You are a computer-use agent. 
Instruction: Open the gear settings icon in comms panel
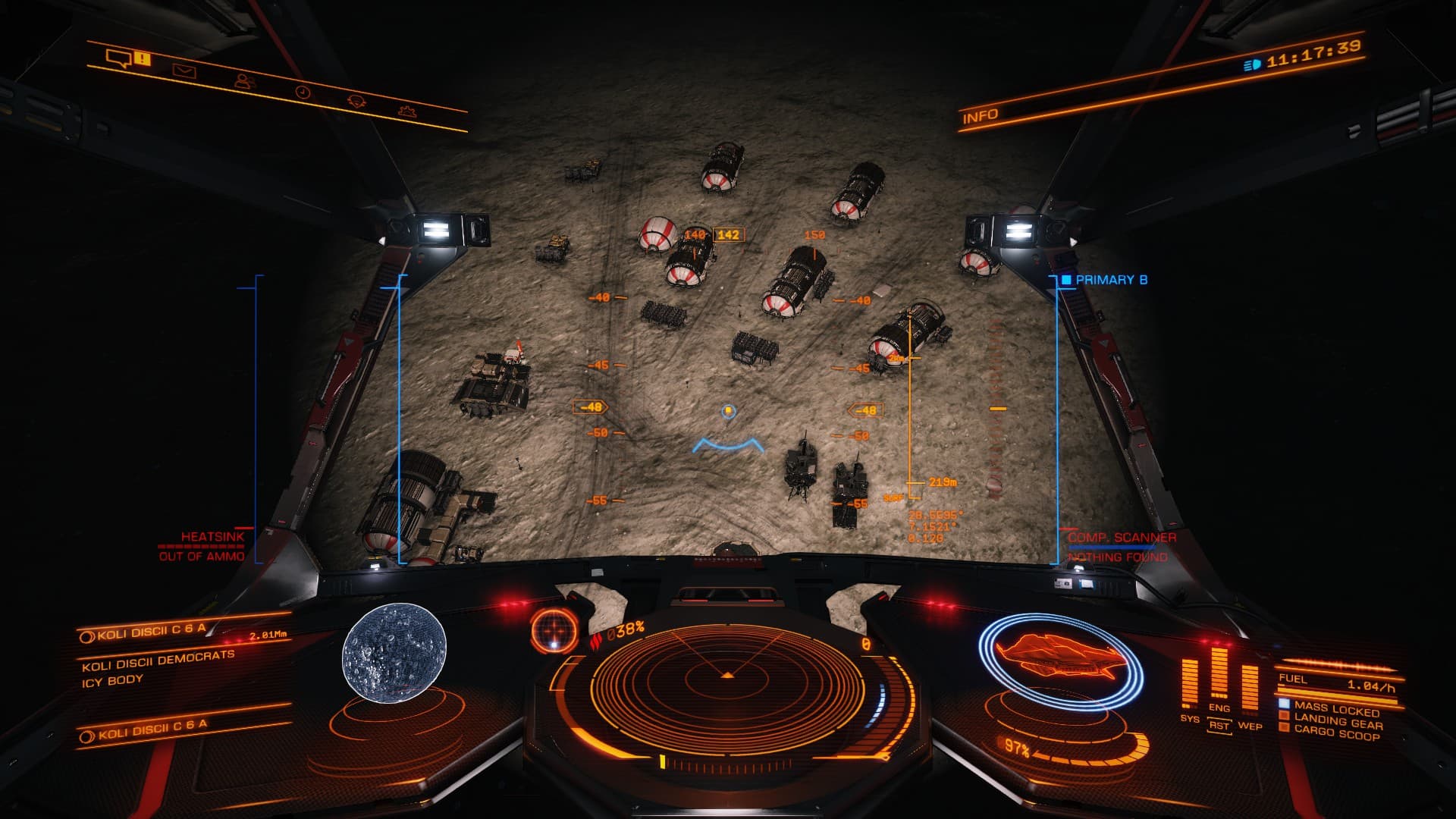tap(407, 111)
